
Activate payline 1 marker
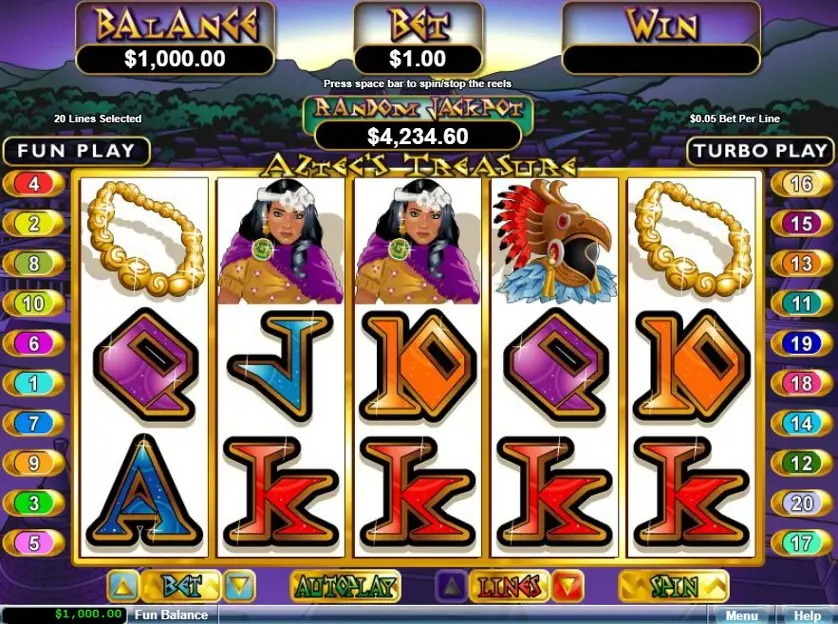33,383
